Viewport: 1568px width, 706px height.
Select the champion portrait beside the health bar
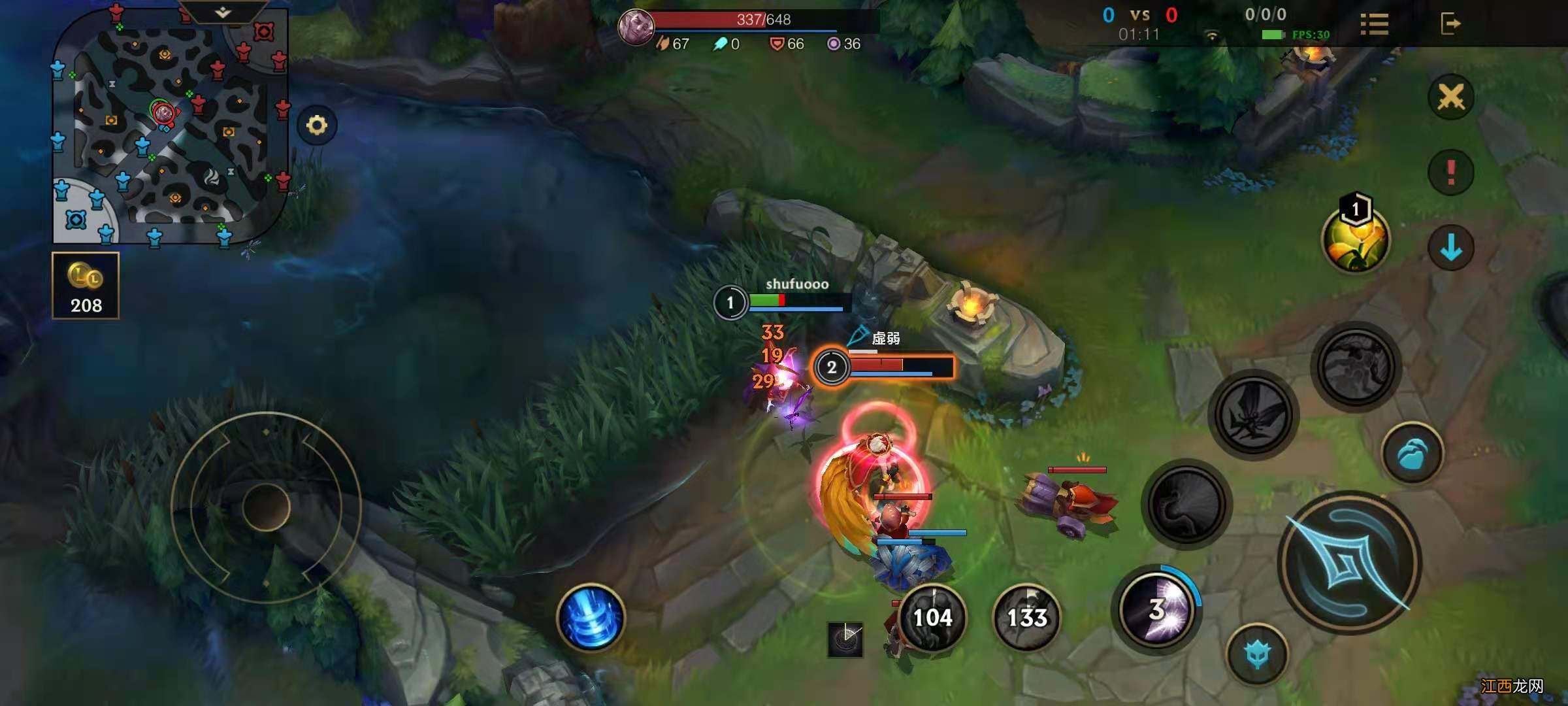(x=635, y=28)
